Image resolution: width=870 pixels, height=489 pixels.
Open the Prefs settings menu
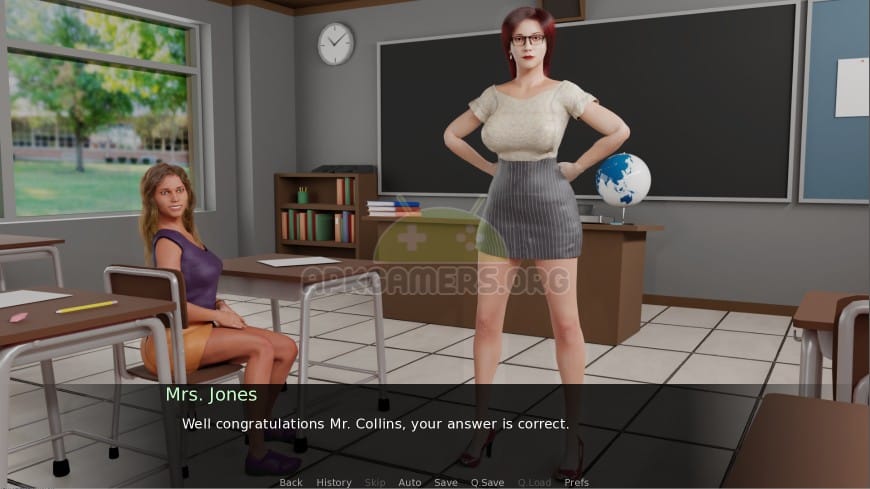pos(577,482)
